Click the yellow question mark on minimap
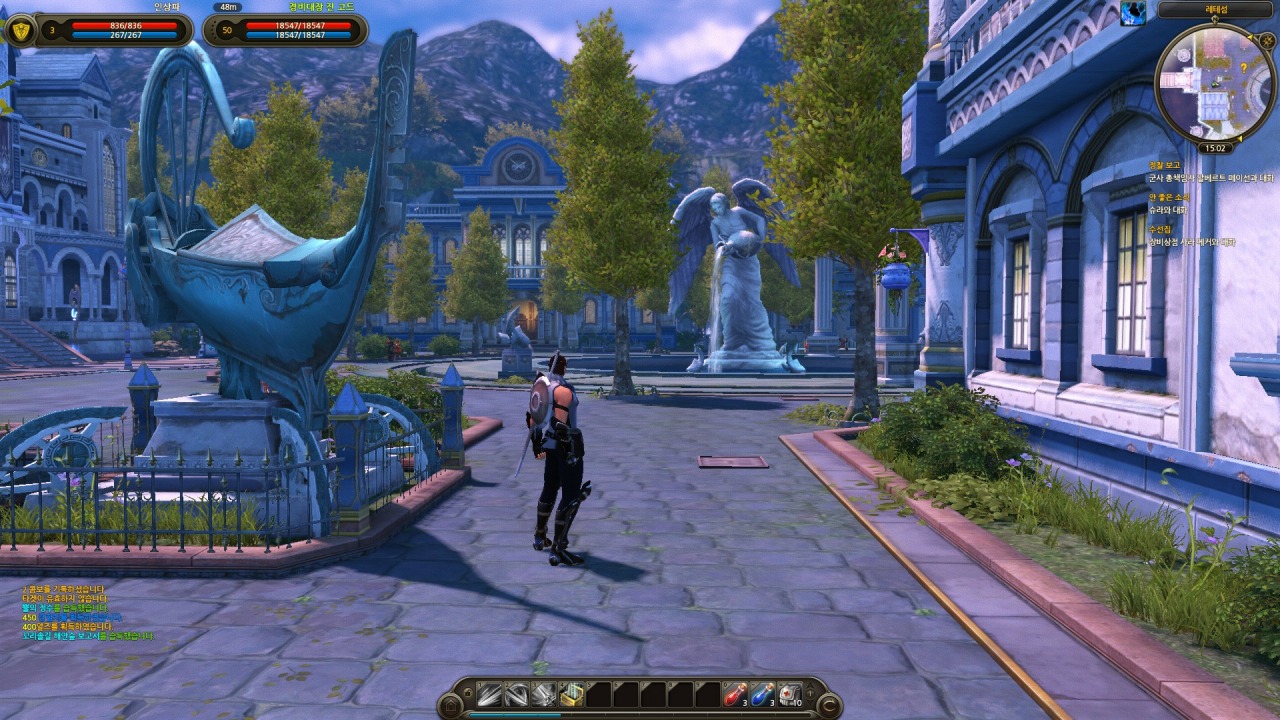Viewport: 1280px width, 720px height. [1243, 67]
